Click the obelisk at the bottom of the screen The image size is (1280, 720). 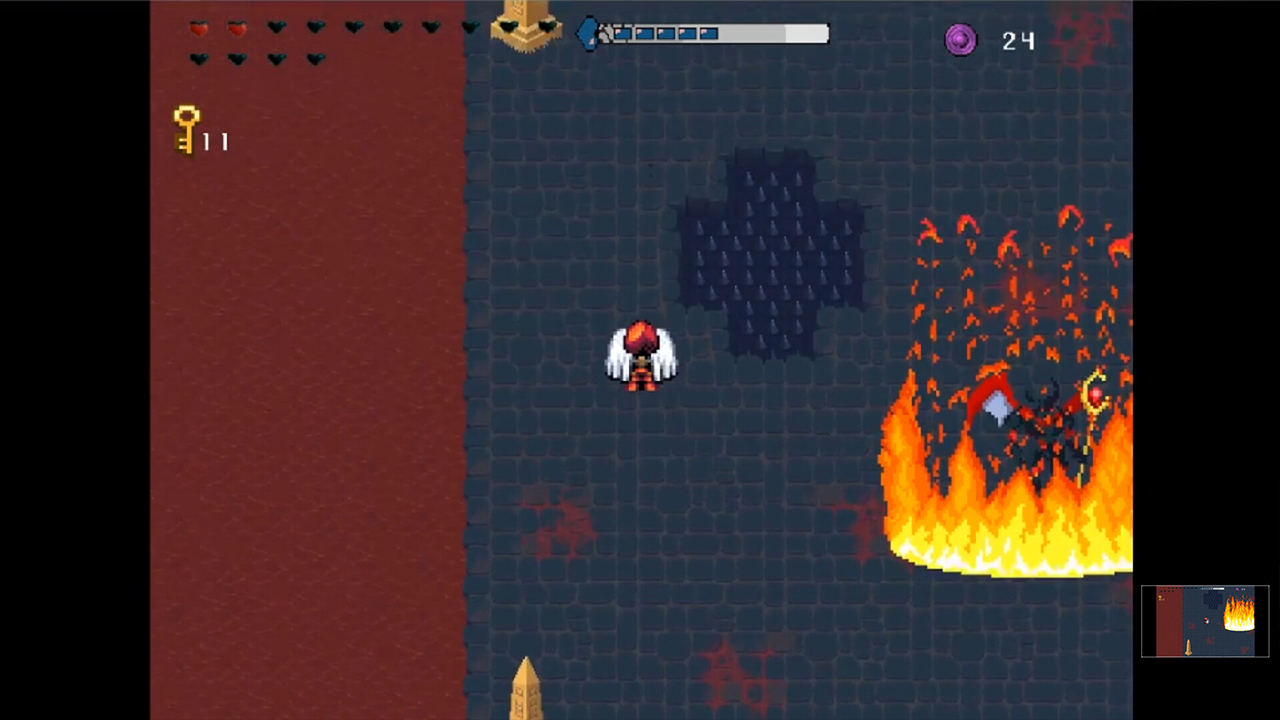(528, 690)
